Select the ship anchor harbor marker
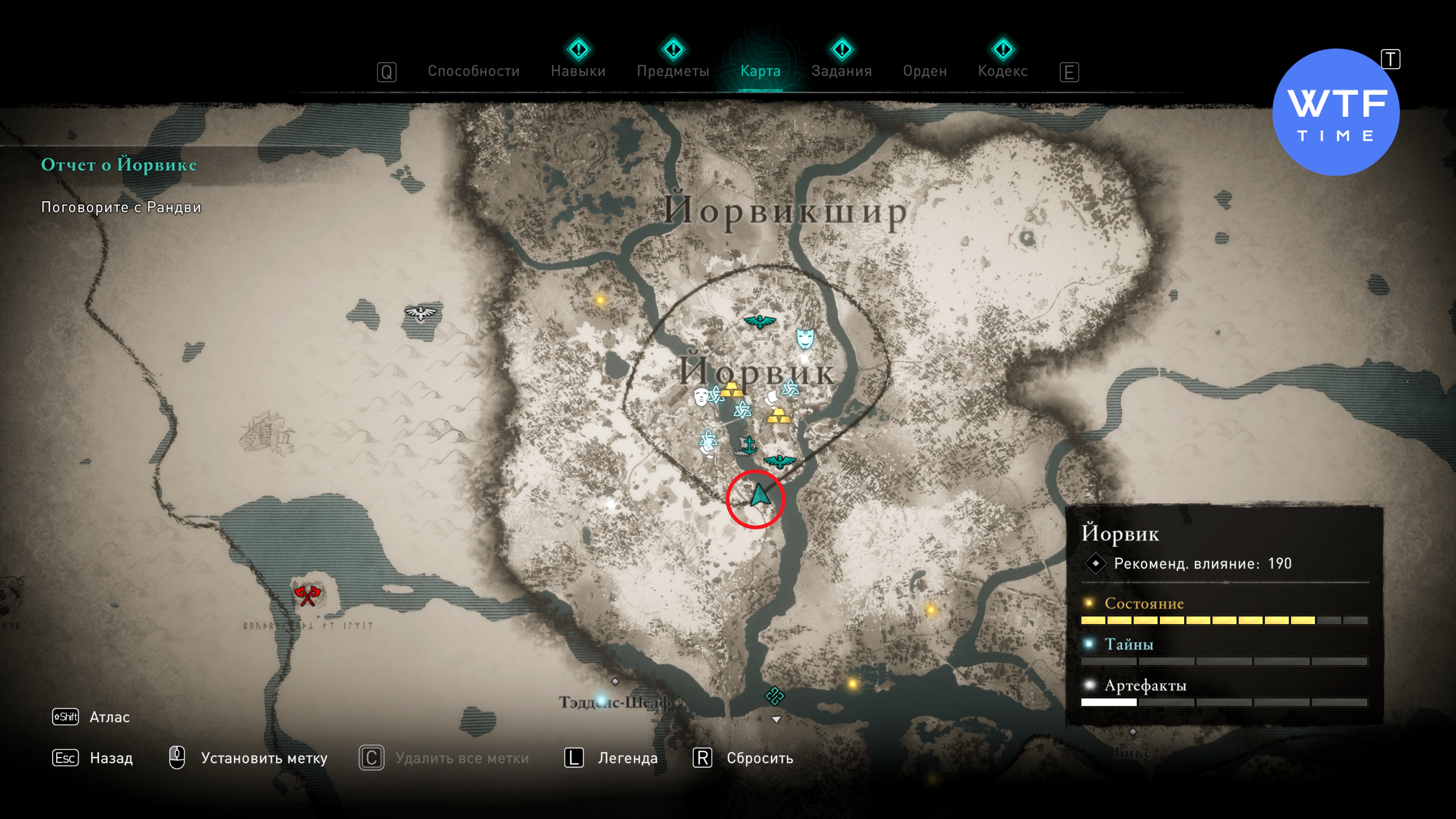Image resolution: width=1456 pixels, height=819 pixels. [x=746, y=447]
